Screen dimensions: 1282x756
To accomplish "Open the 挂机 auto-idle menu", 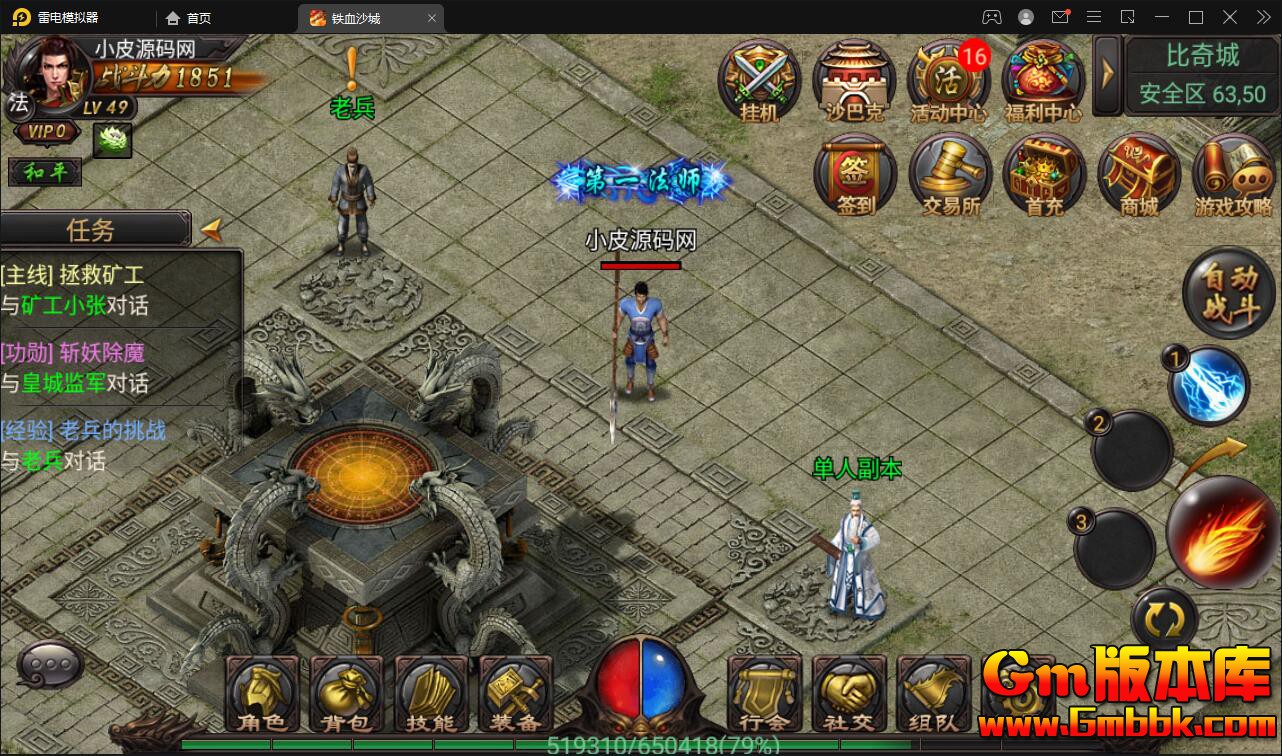I will tap(759, 79).
